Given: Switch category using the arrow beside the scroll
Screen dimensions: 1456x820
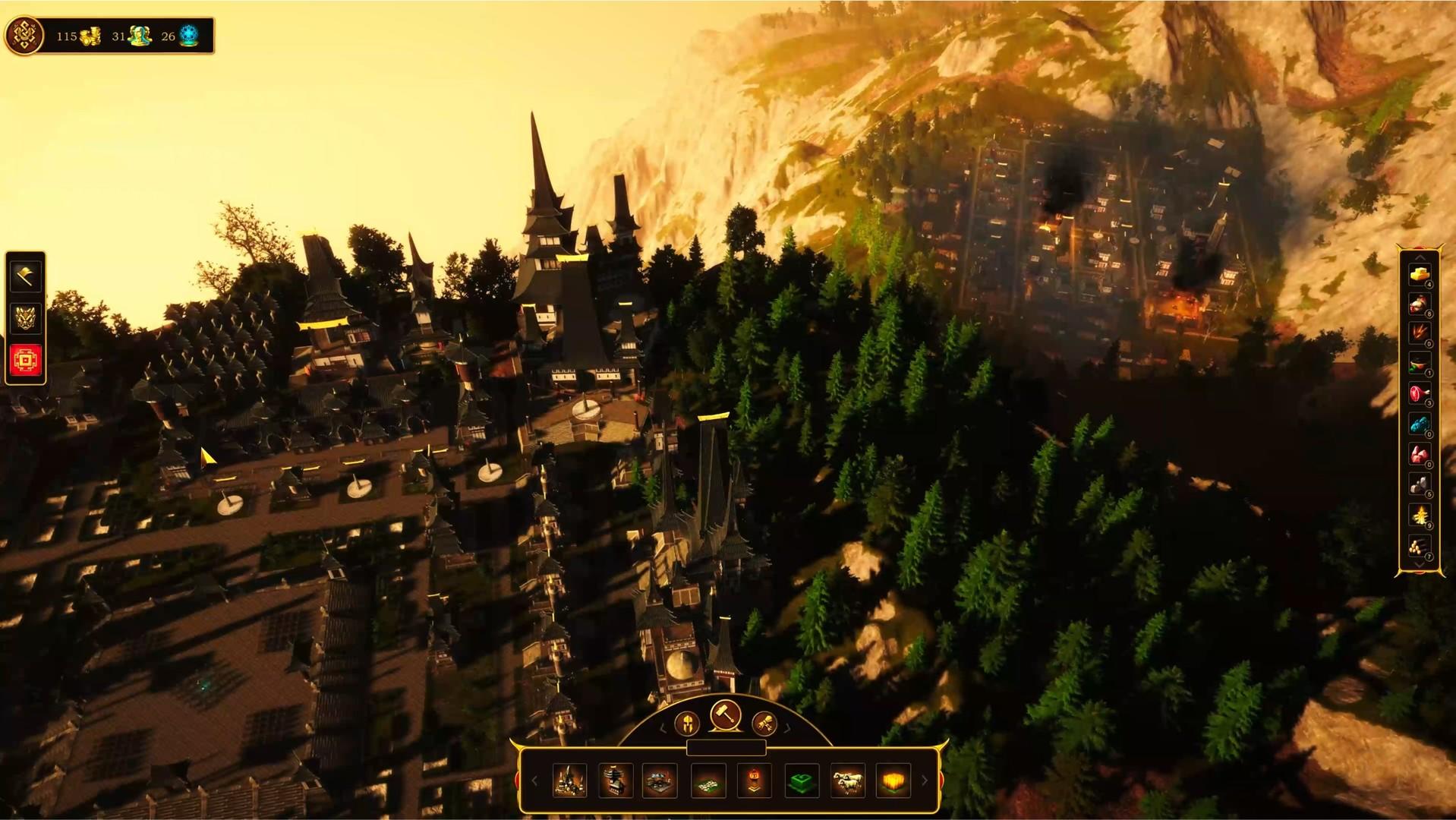Looking at the screenshot, I should (x=786, y=729).
